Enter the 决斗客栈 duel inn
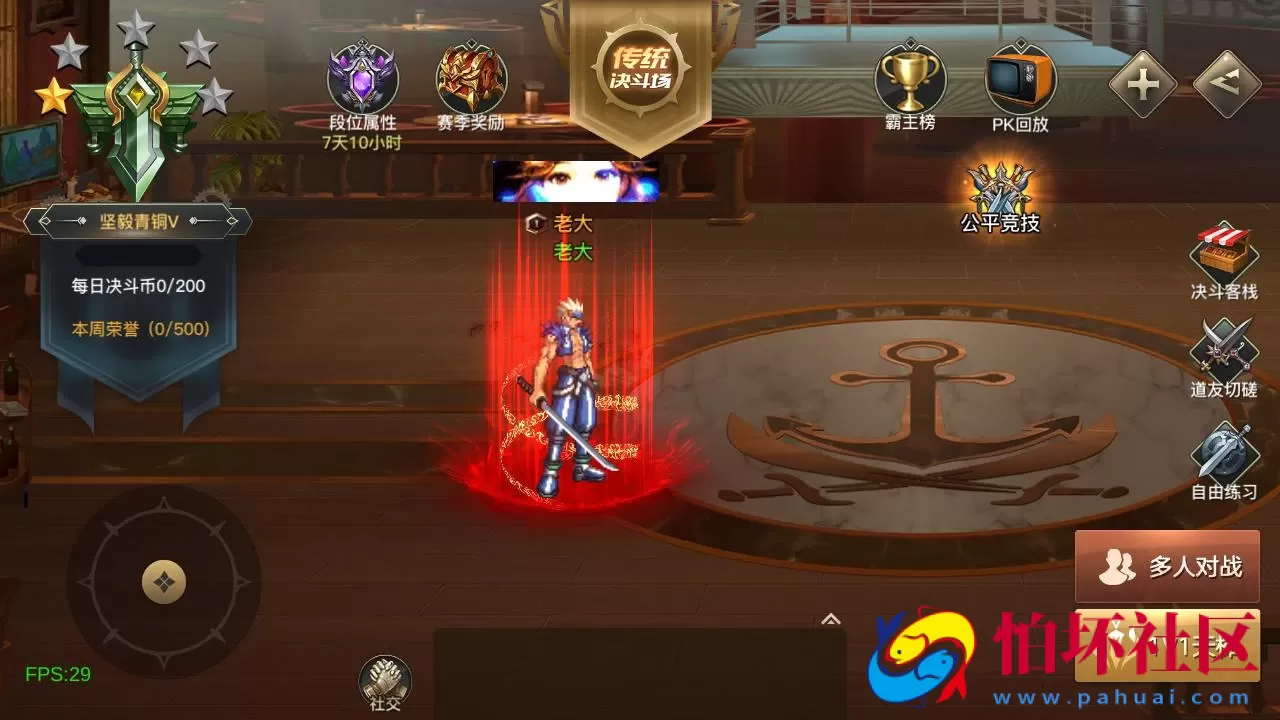 click(x=1224, y=262)
